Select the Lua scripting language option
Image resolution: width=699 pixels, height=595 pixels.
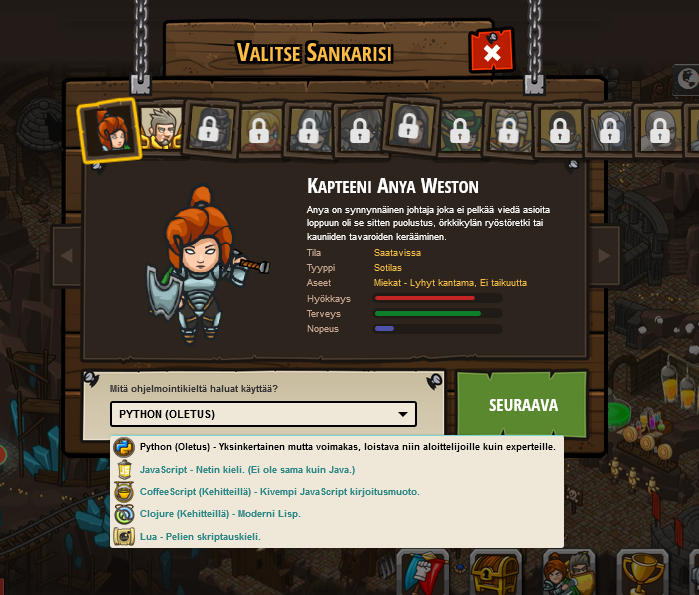coord(200,537)
